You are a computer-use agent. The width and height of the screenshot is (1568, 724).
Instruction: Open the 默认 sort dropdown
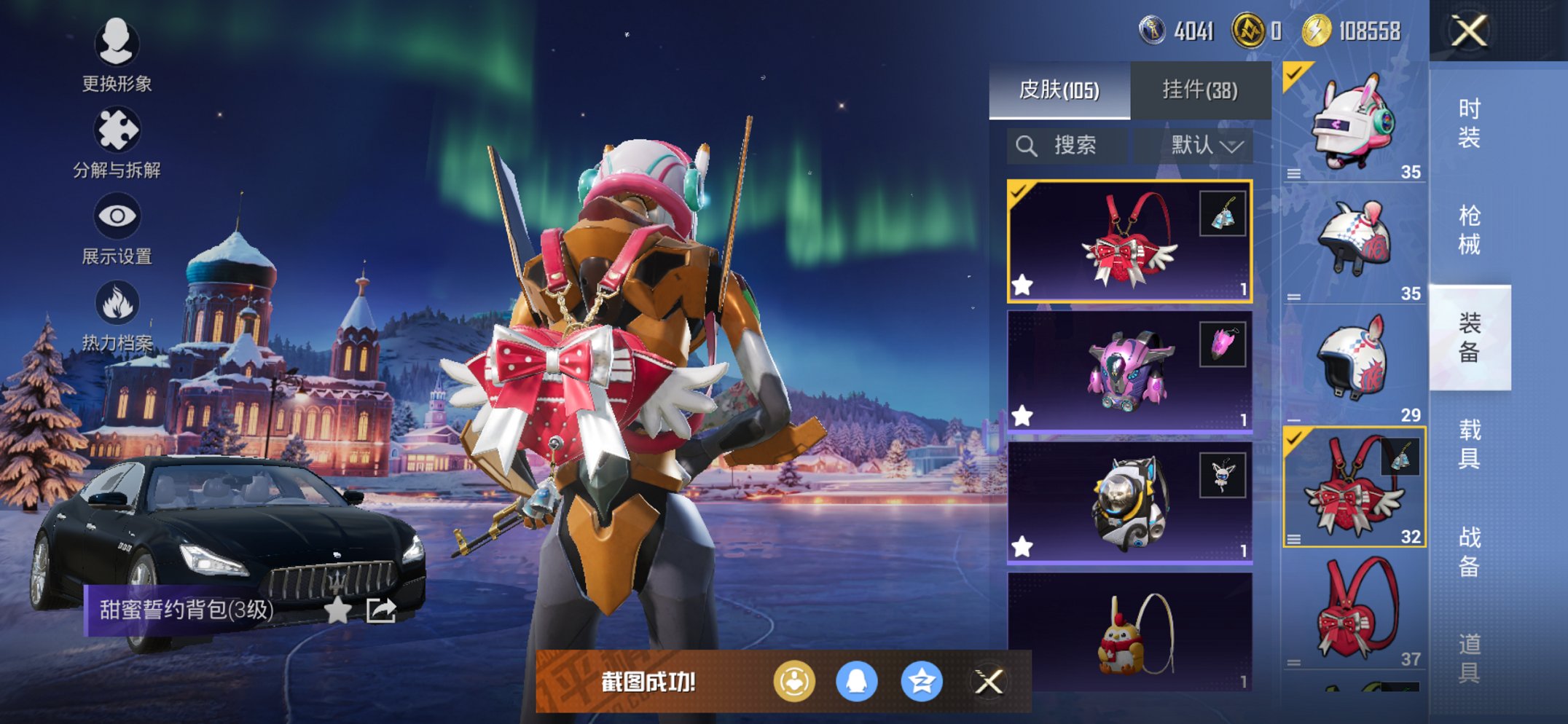tap(1205, 146)
